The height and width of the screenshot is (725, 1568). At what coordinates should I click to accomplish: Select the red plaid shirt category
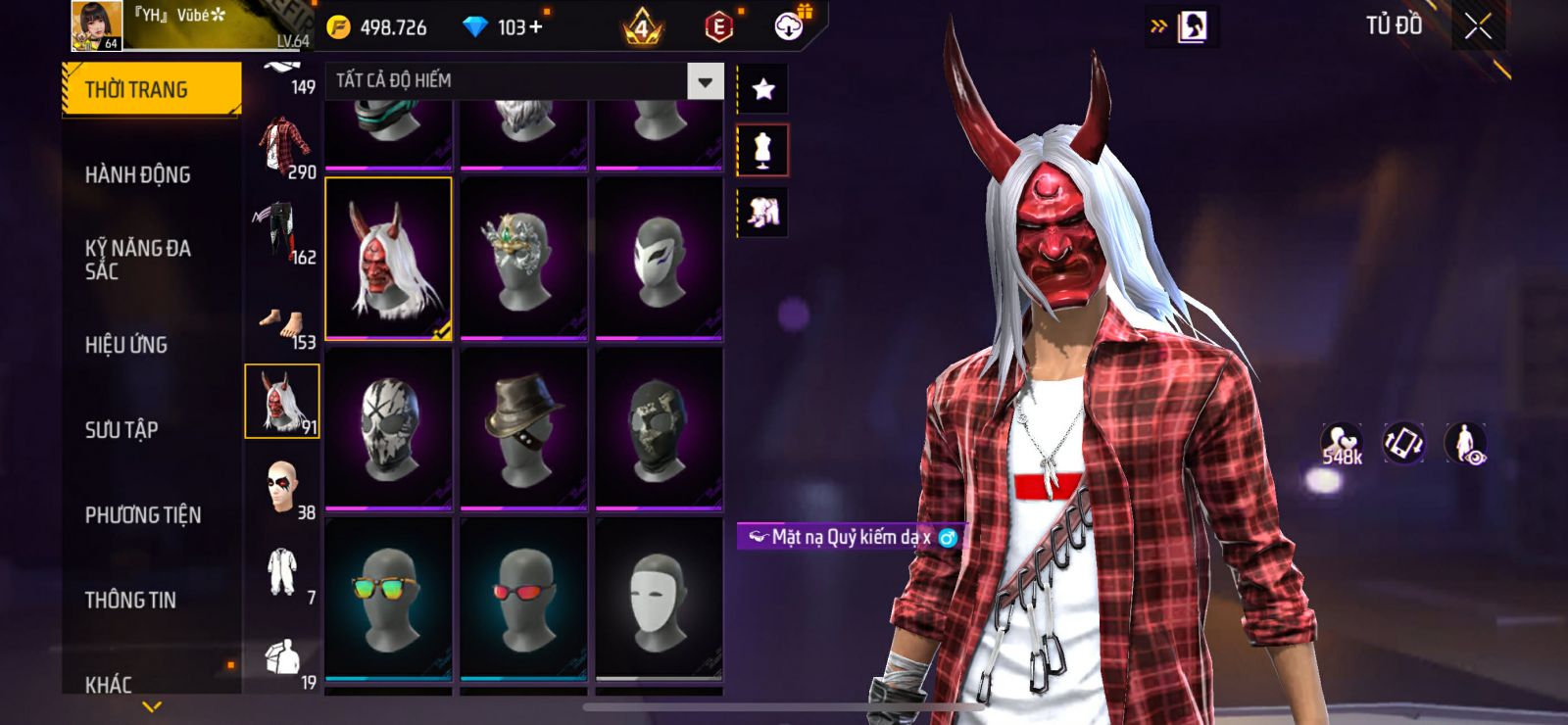(283, 147)
